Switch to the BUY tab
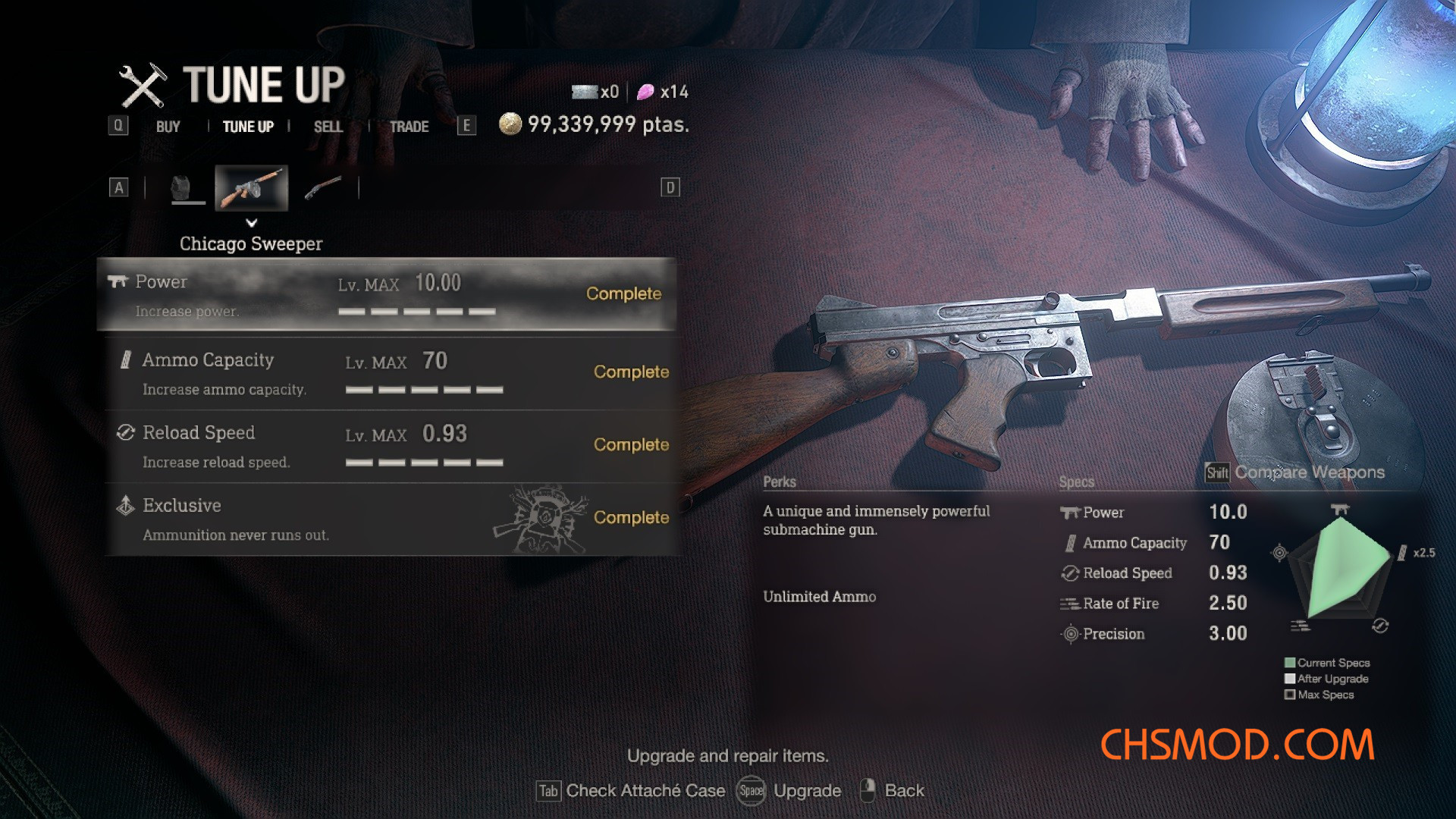This screenshot has height=819, width=1456. (x=168, y=127)
